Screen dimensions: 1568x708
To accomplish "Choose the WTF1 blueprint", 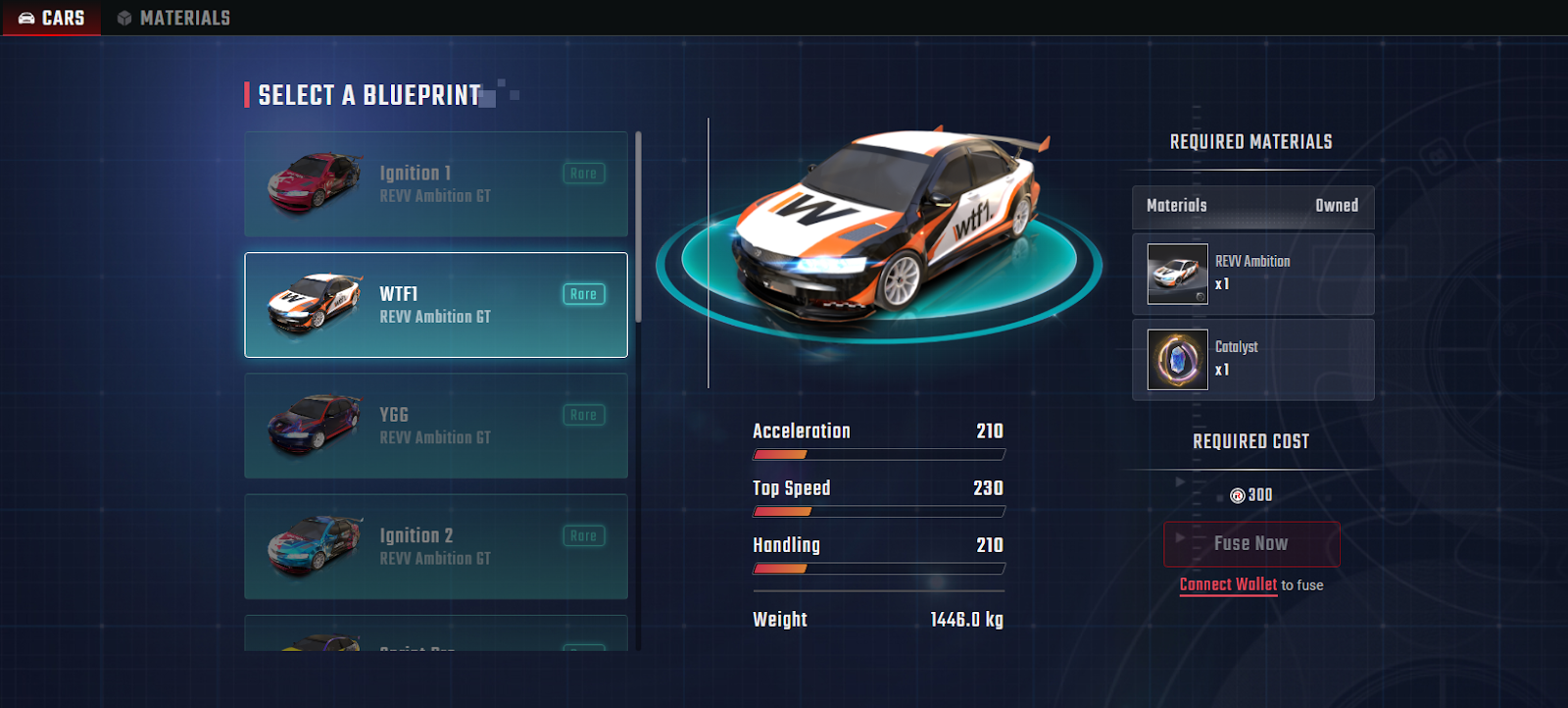I will (x=436, y=305).
